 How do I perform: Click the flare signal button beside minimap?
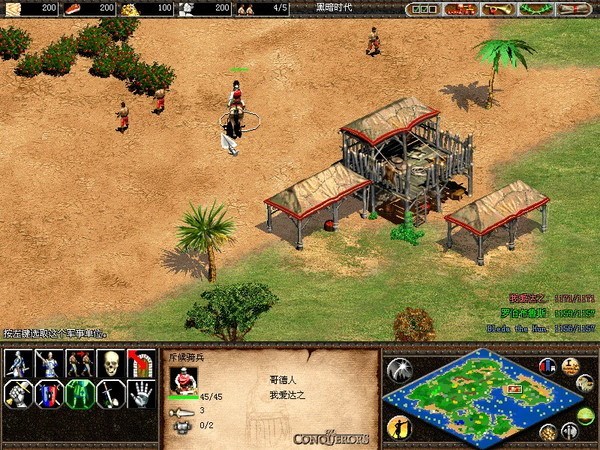400,369
